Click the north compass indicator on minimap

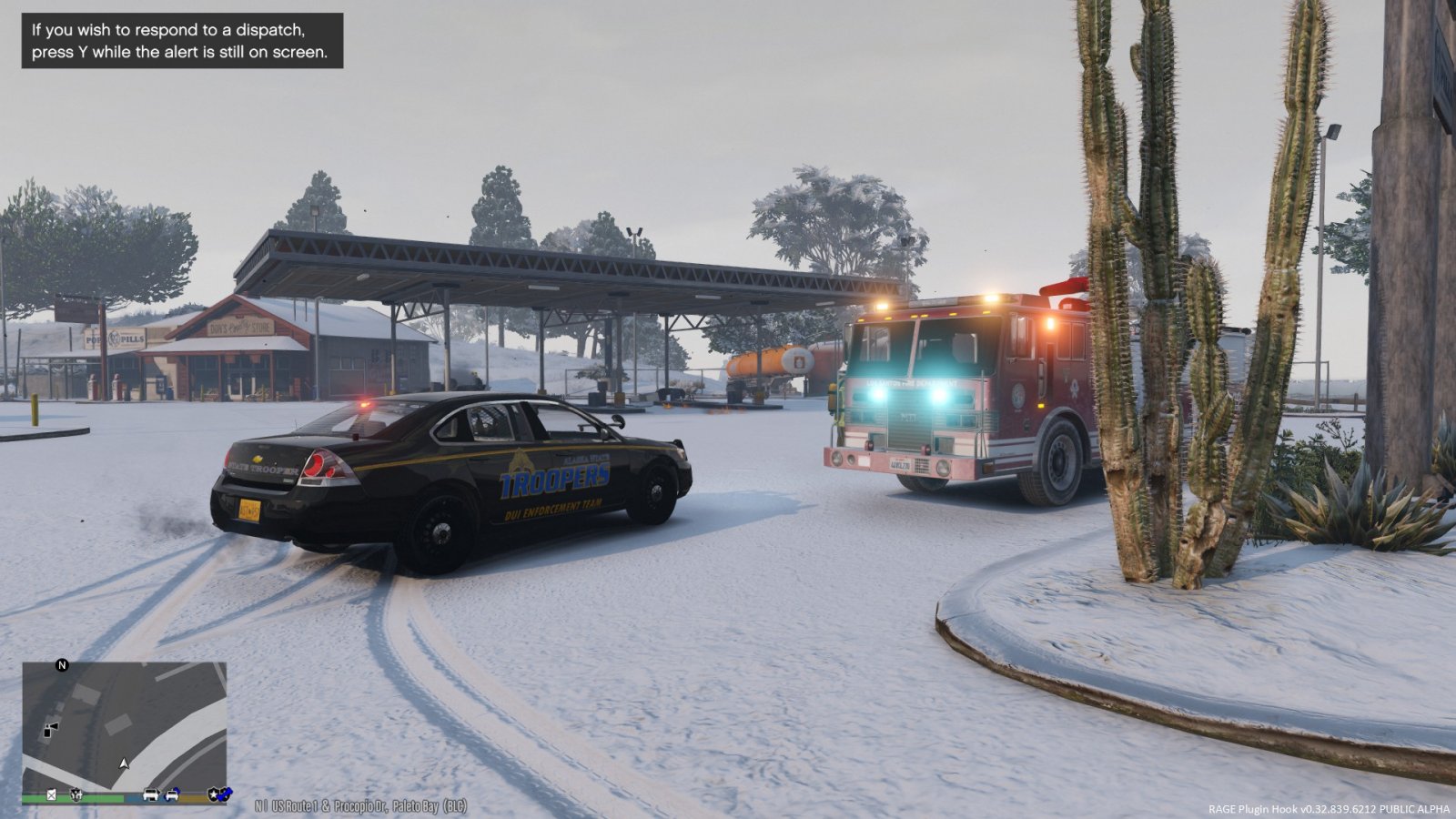62,665
